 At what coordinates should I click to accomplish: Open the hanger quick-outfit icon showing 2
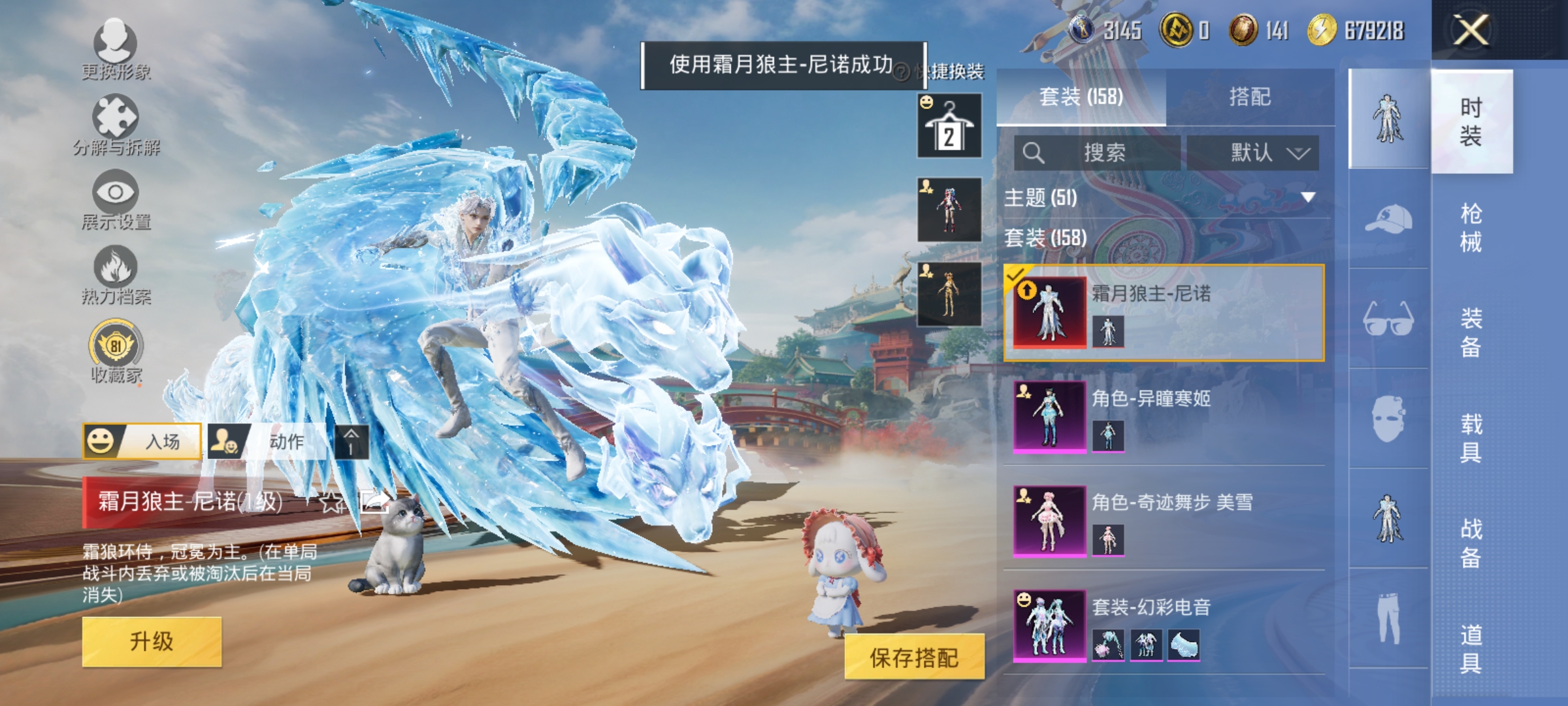pos(948,125)
